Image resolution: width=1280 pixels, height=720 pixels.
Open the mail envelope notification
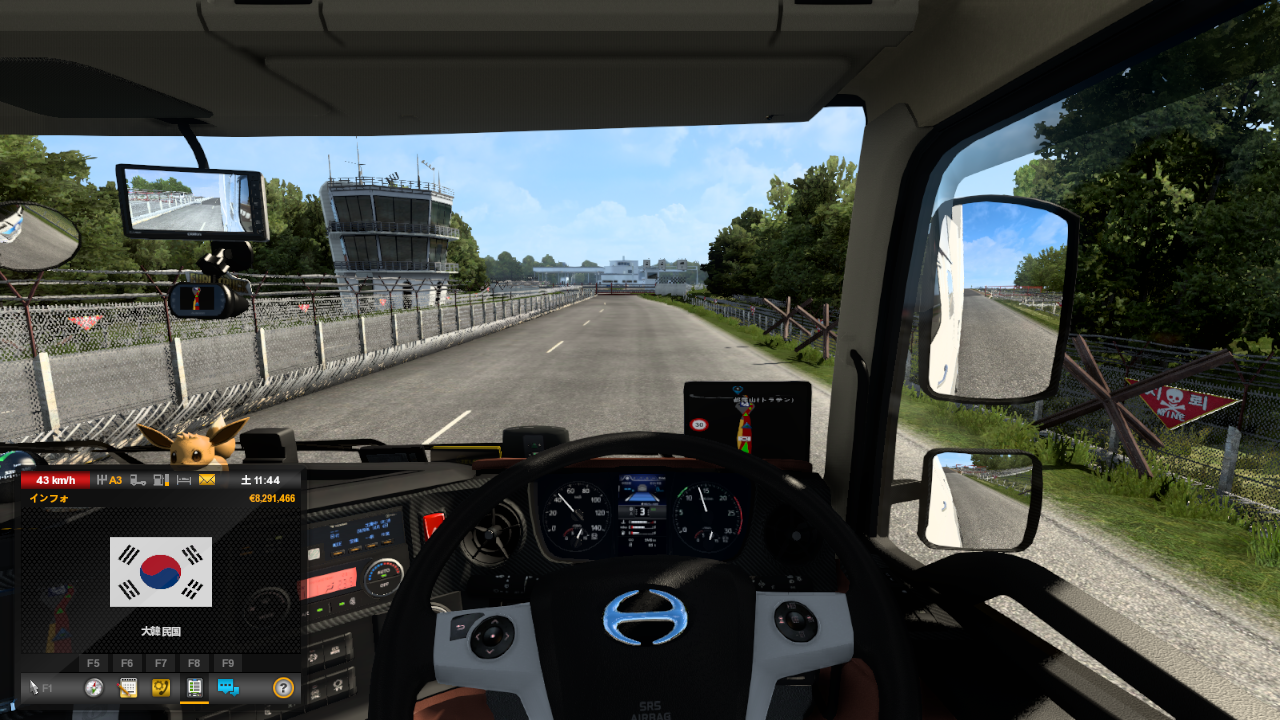(x=207, y=480)
